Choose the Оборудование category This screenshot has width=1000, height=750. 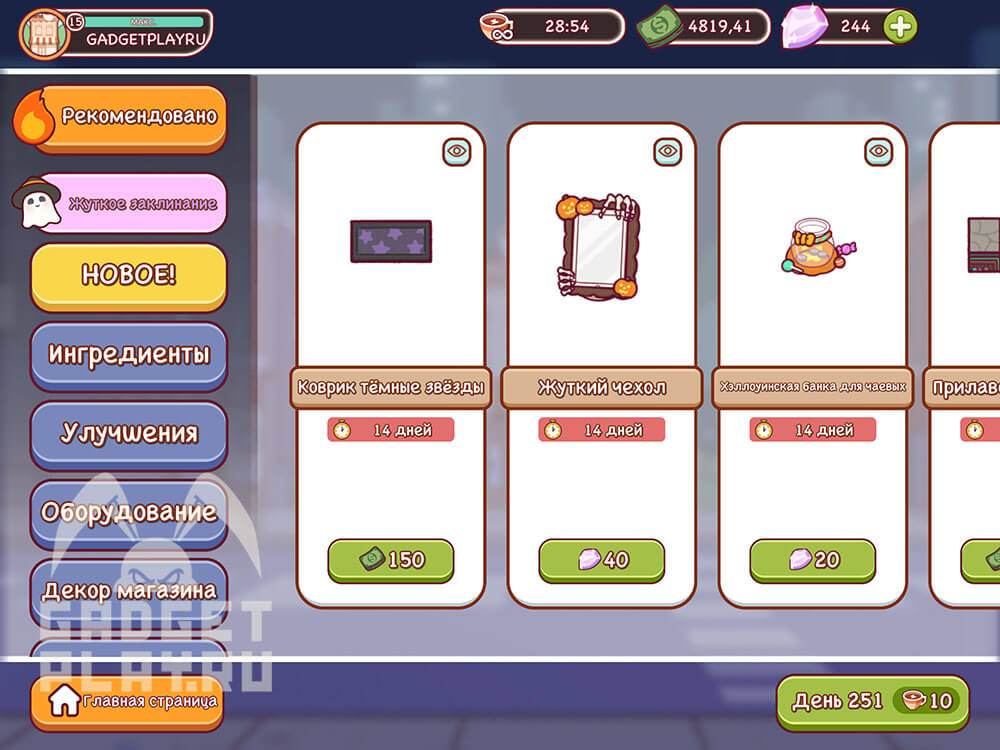coord(128,512)
